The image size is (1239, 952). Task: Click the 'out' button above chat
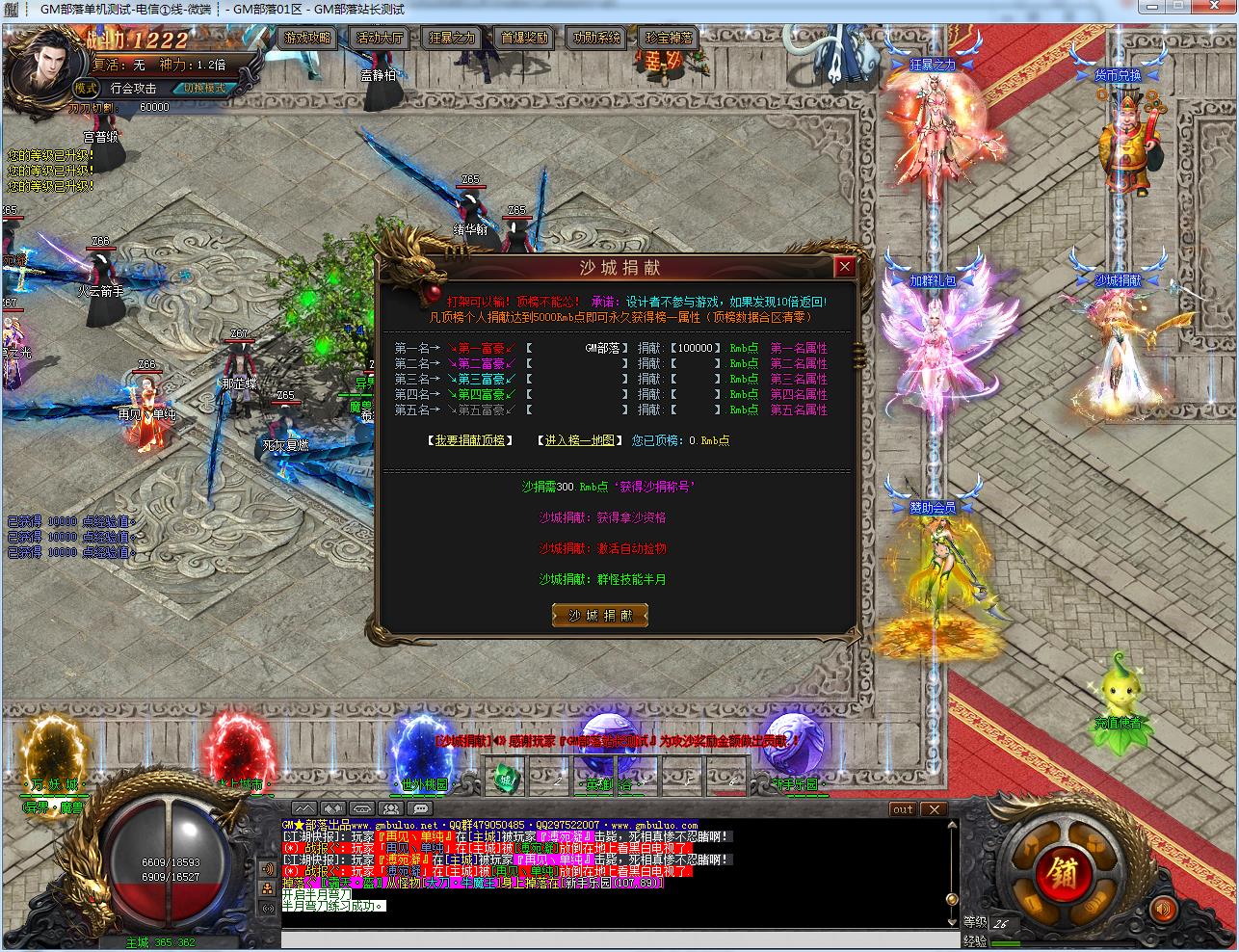click(903, 809)
